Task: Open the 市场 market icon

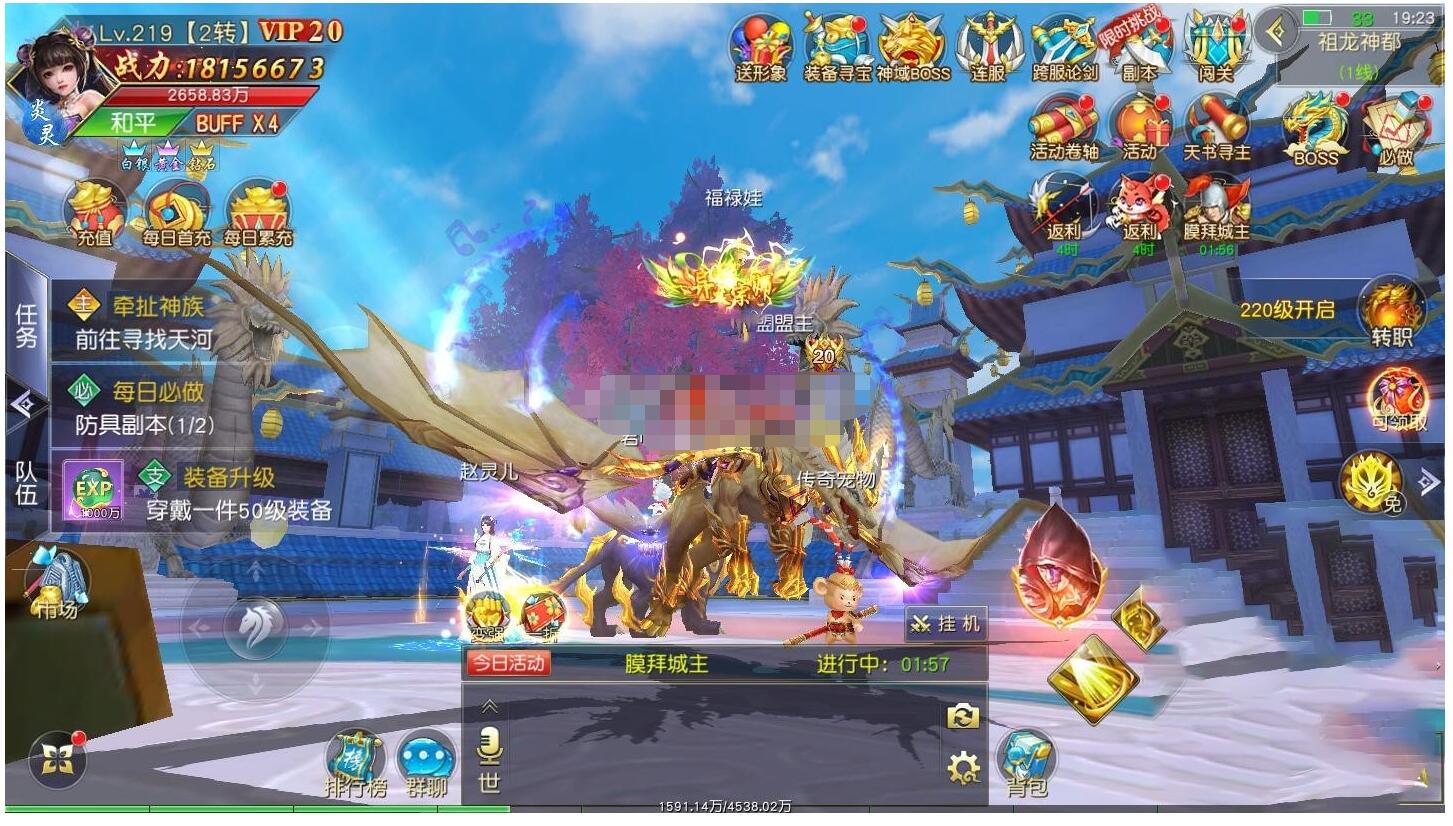Action: tap(55, 580)
